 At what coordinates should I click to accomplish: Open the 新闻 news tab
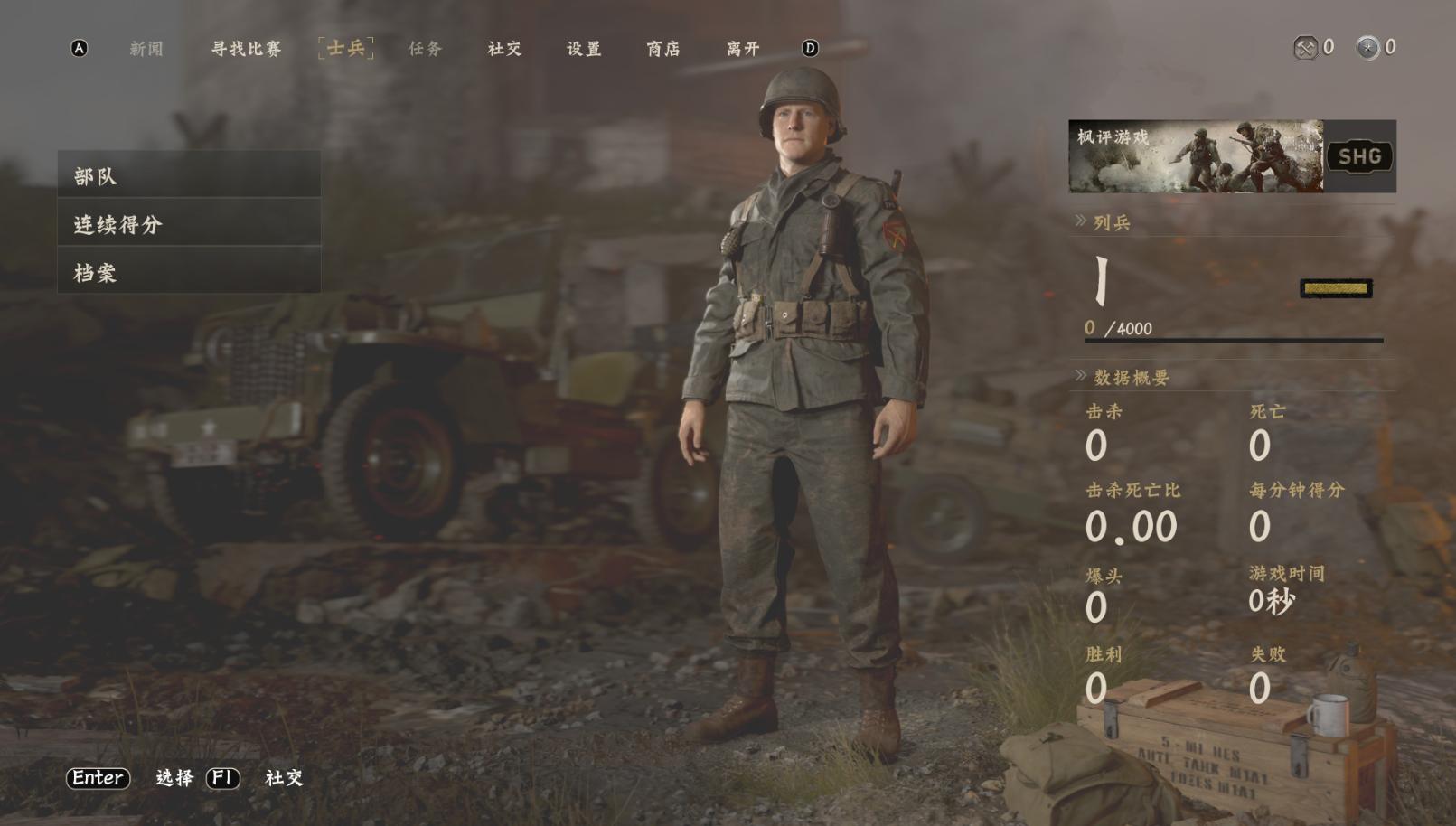(x=146, y=49)
